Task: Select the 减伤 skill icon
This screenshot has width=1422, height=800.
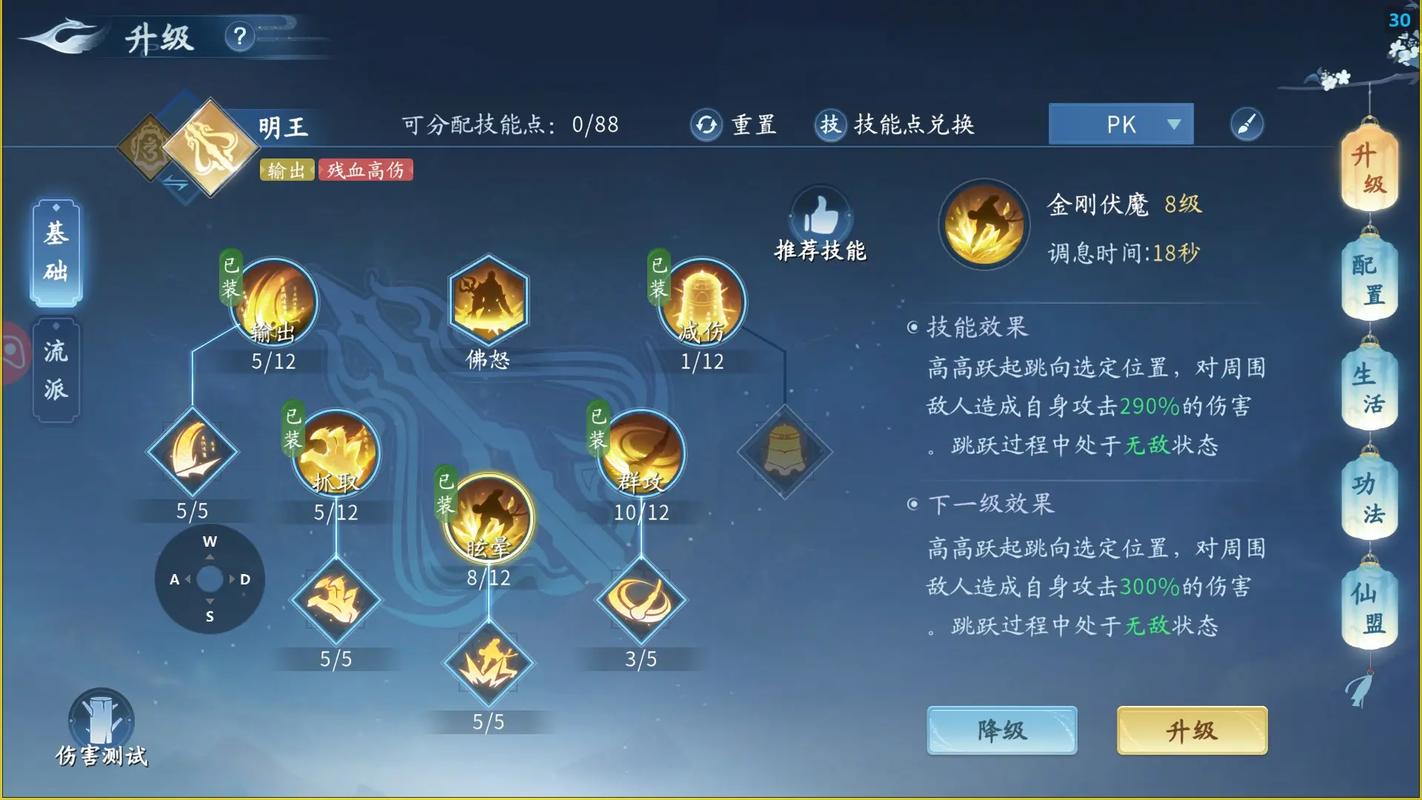Action: [702, 300]
